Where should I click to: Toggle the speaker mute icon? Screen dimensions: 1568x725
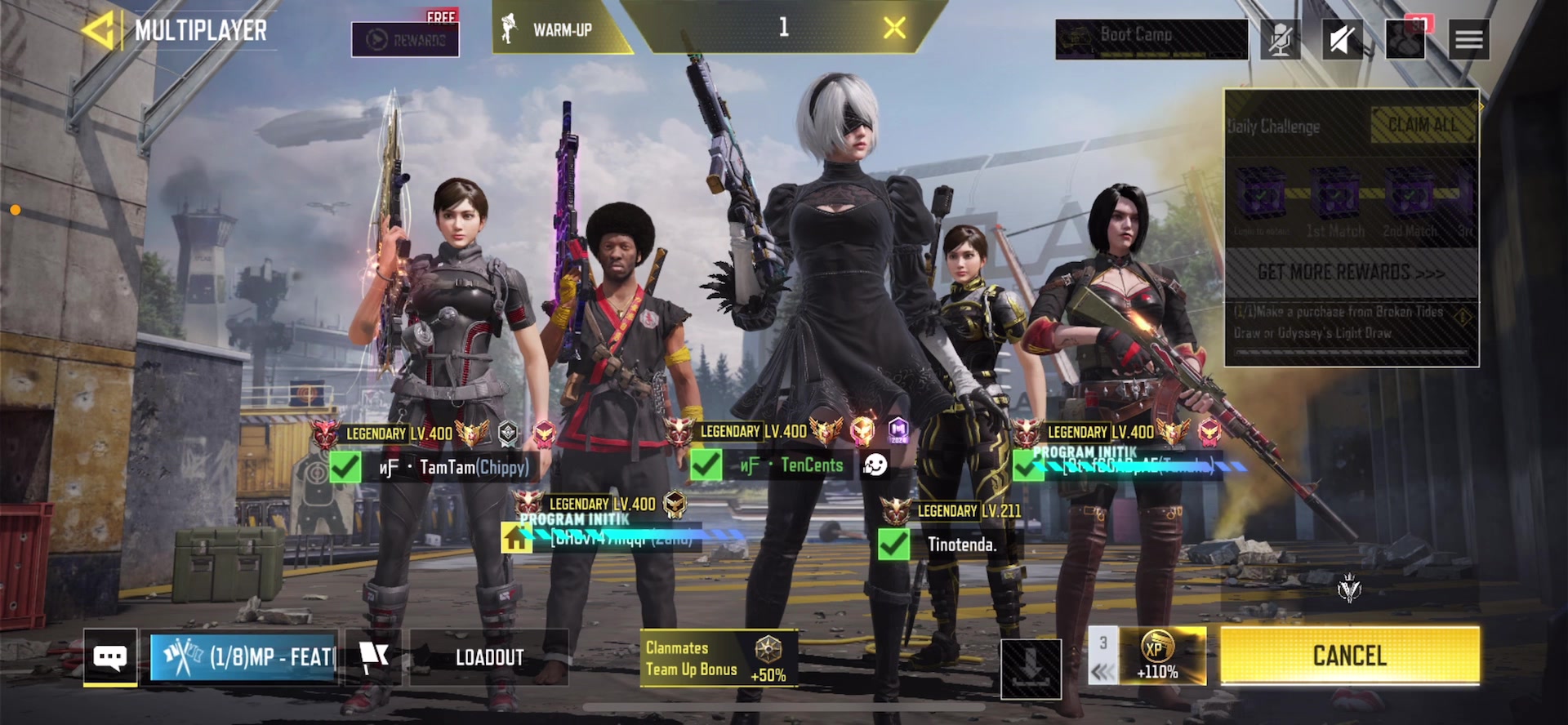(x=1342, y=39)
